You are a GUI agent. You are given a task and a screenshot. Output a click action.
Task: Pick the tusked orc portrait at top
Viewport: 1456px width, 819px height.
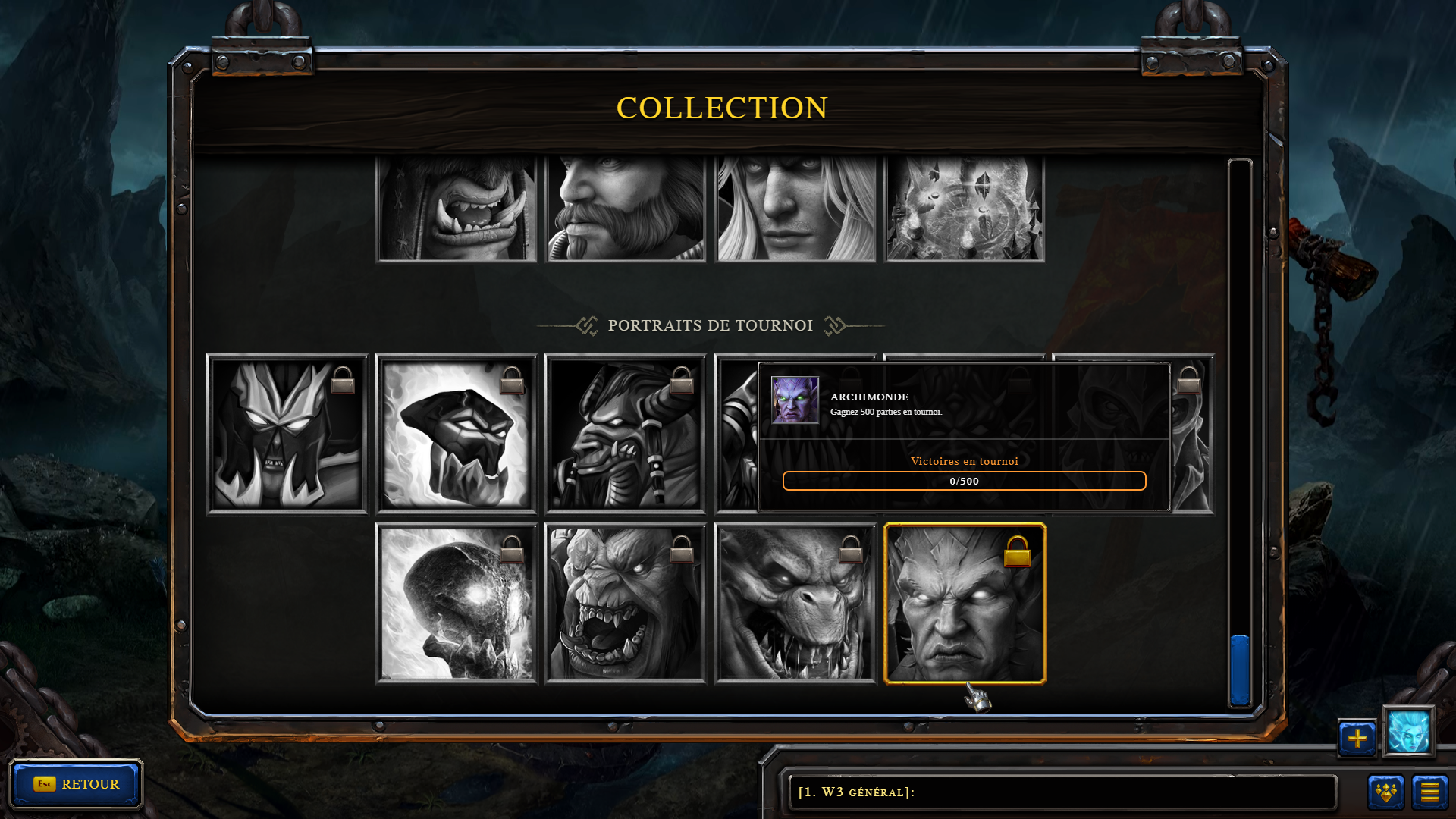pos(457,209)
